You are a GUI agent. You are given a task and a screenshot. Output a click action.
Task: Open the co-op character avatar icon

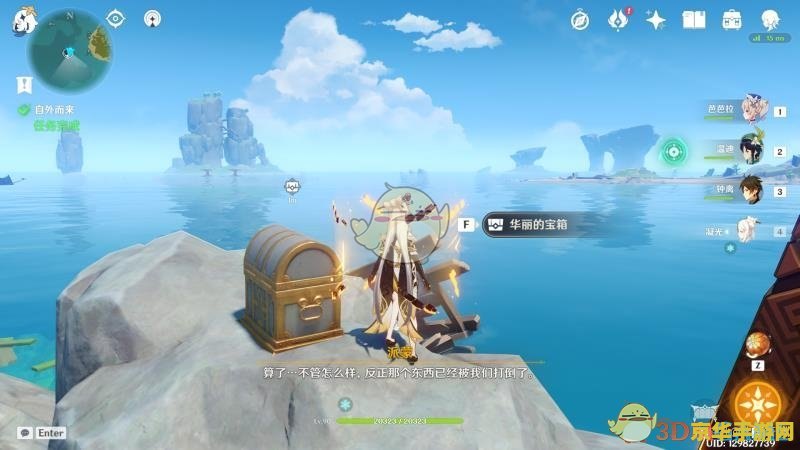[x=770, y=19]
